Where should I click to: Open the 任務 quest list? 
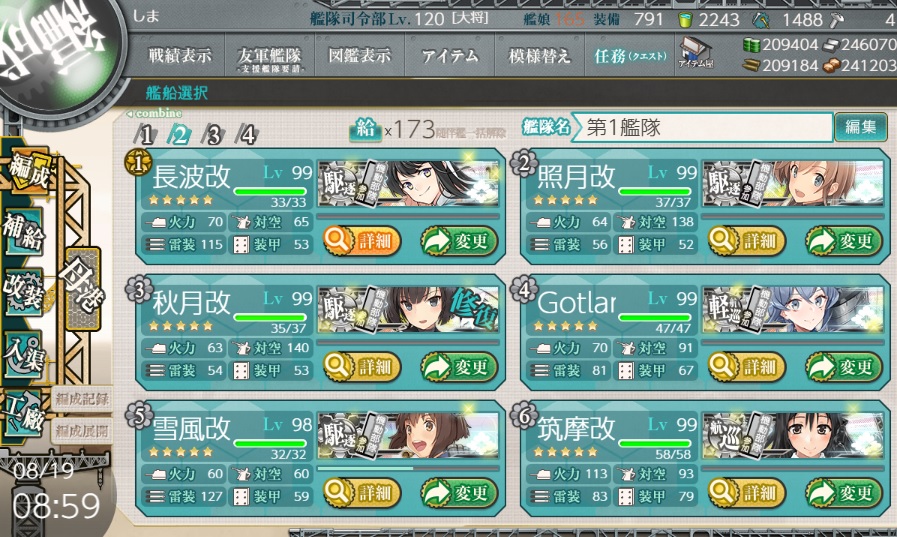tap(629, 57)
